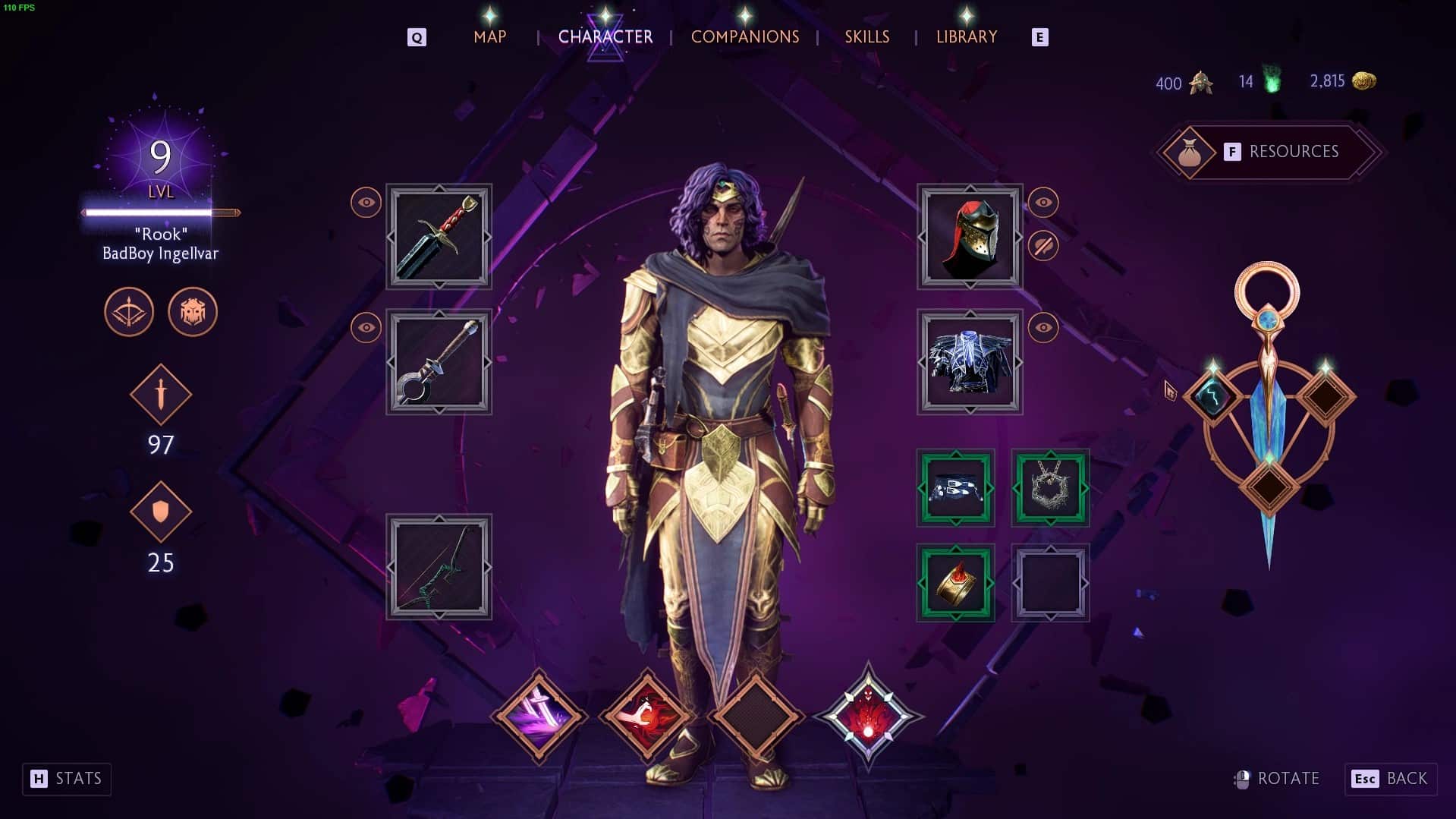
Task: Open the SKILLS tab
Action: coord(866,36)
